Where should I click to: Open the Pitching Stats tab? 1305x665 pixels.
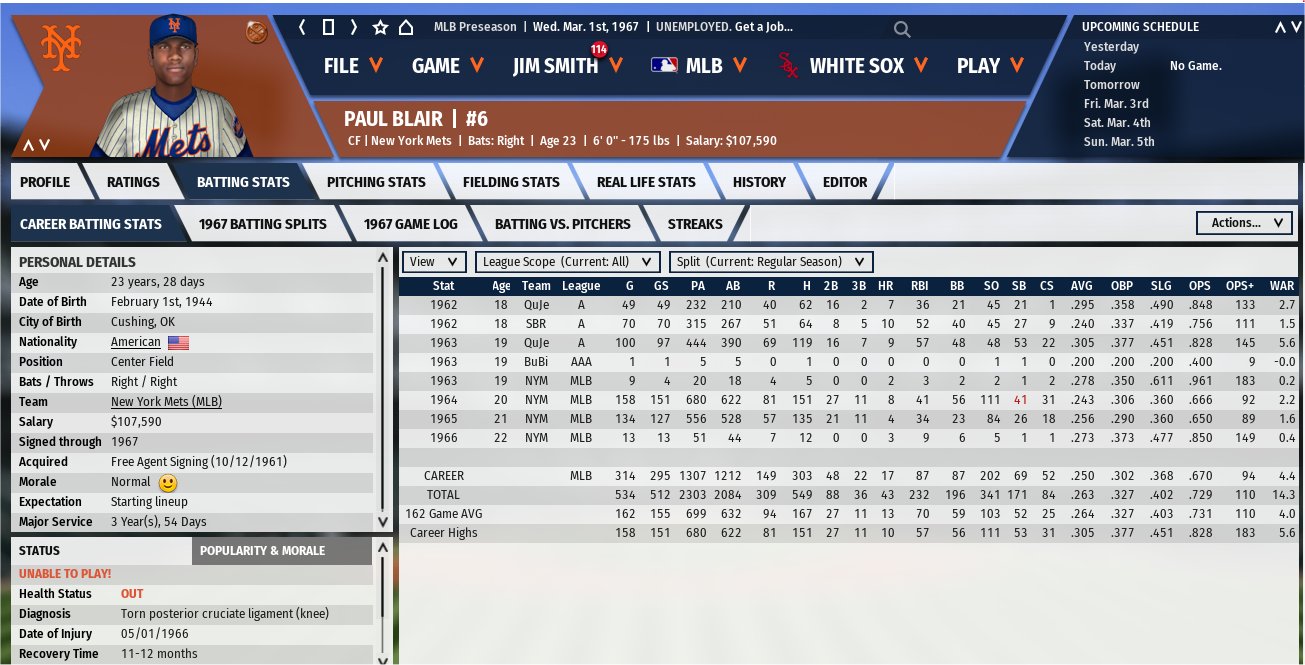point(376,182)
